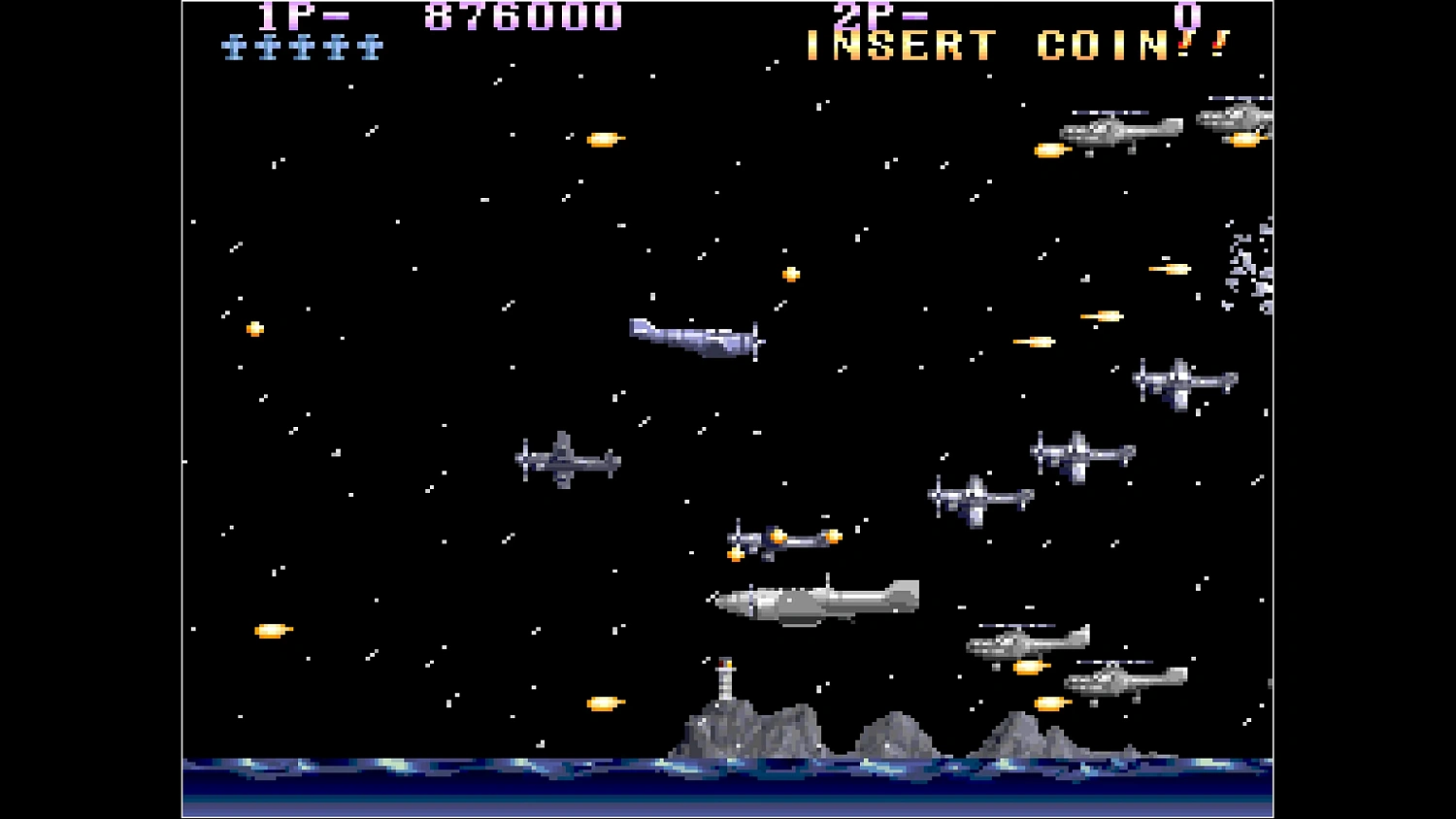Click the first life counter plane icon
1456x819 pixels.
(x=233, y=44)
